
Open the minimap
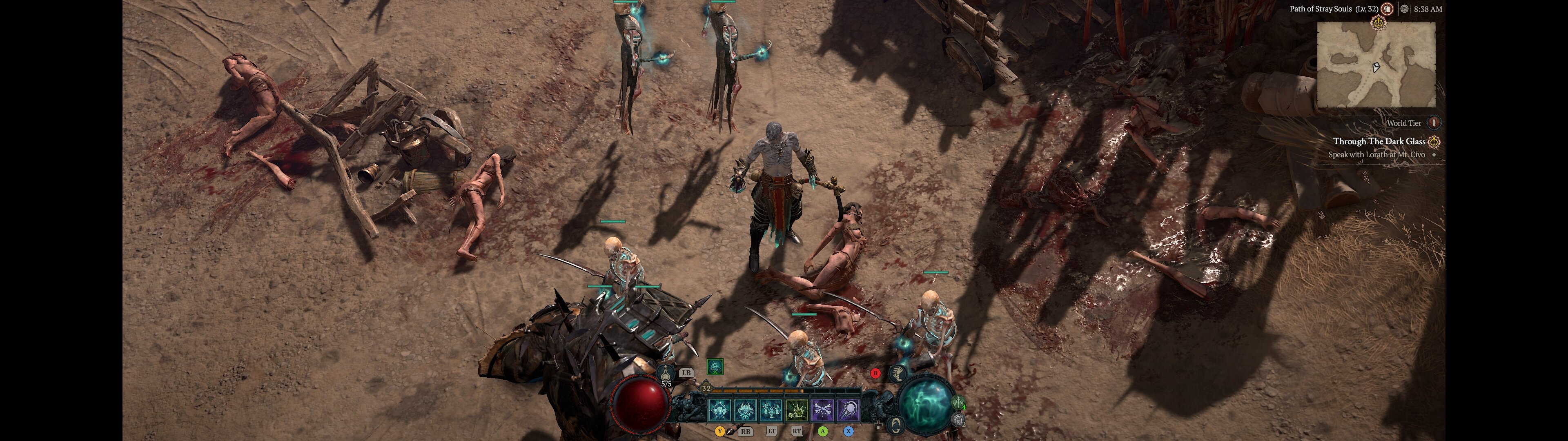1376,65
